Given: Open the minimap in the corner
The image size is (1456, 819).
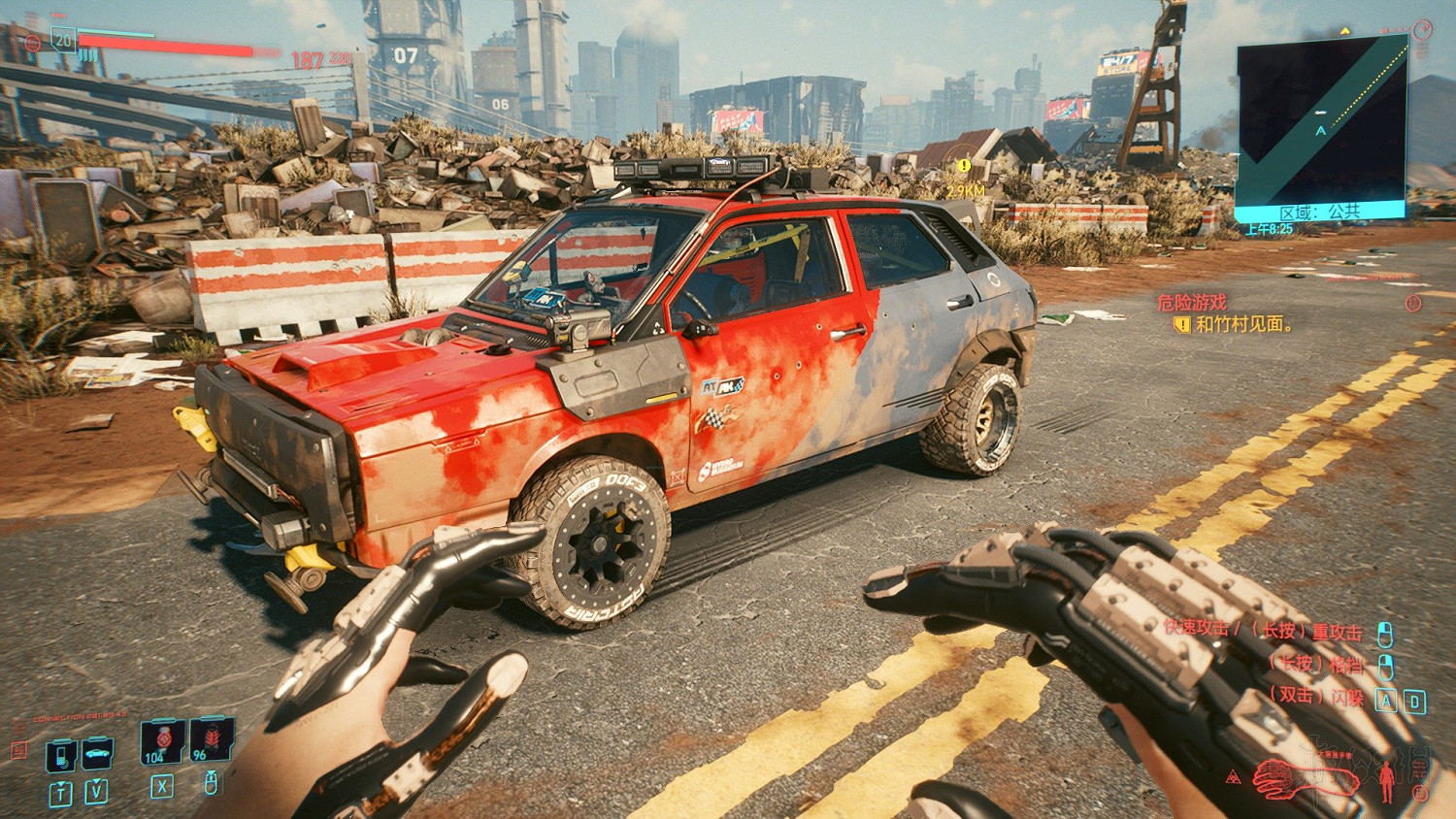Looking at the screenshot, I should point(1321,126).
